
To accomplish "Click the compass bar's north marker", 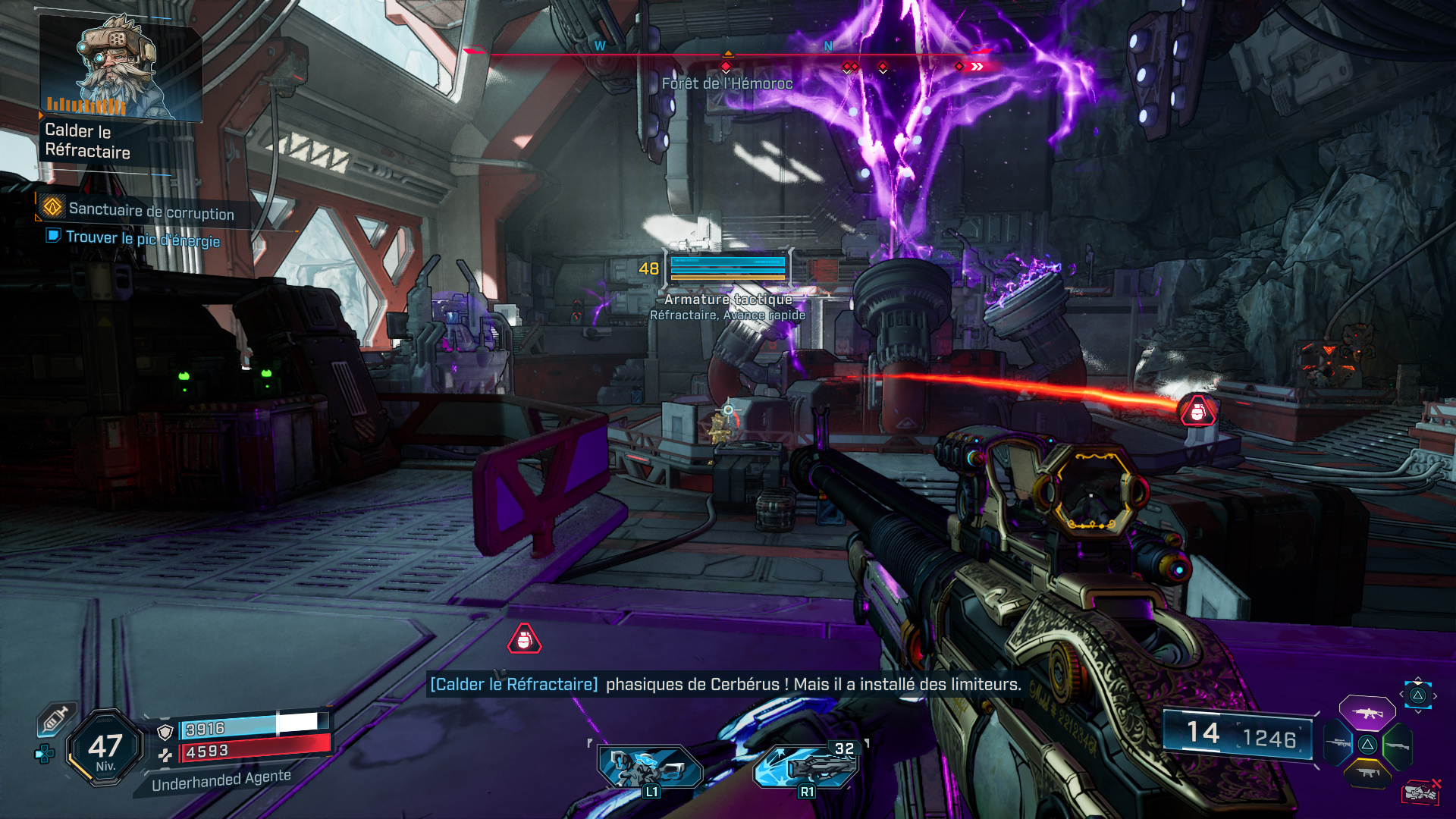I will click(x=828, y=46).
